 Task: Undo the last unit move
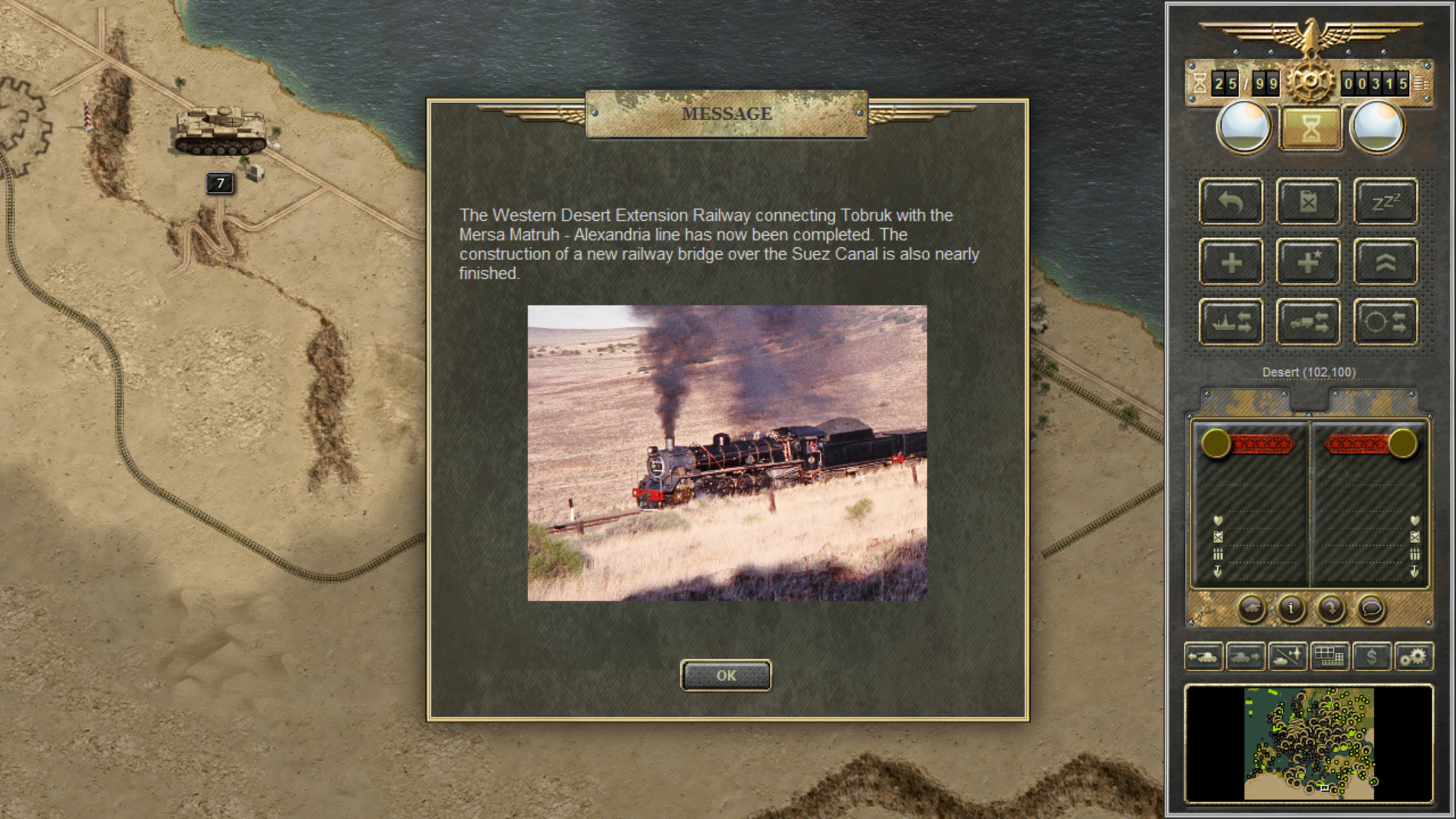1231,201
